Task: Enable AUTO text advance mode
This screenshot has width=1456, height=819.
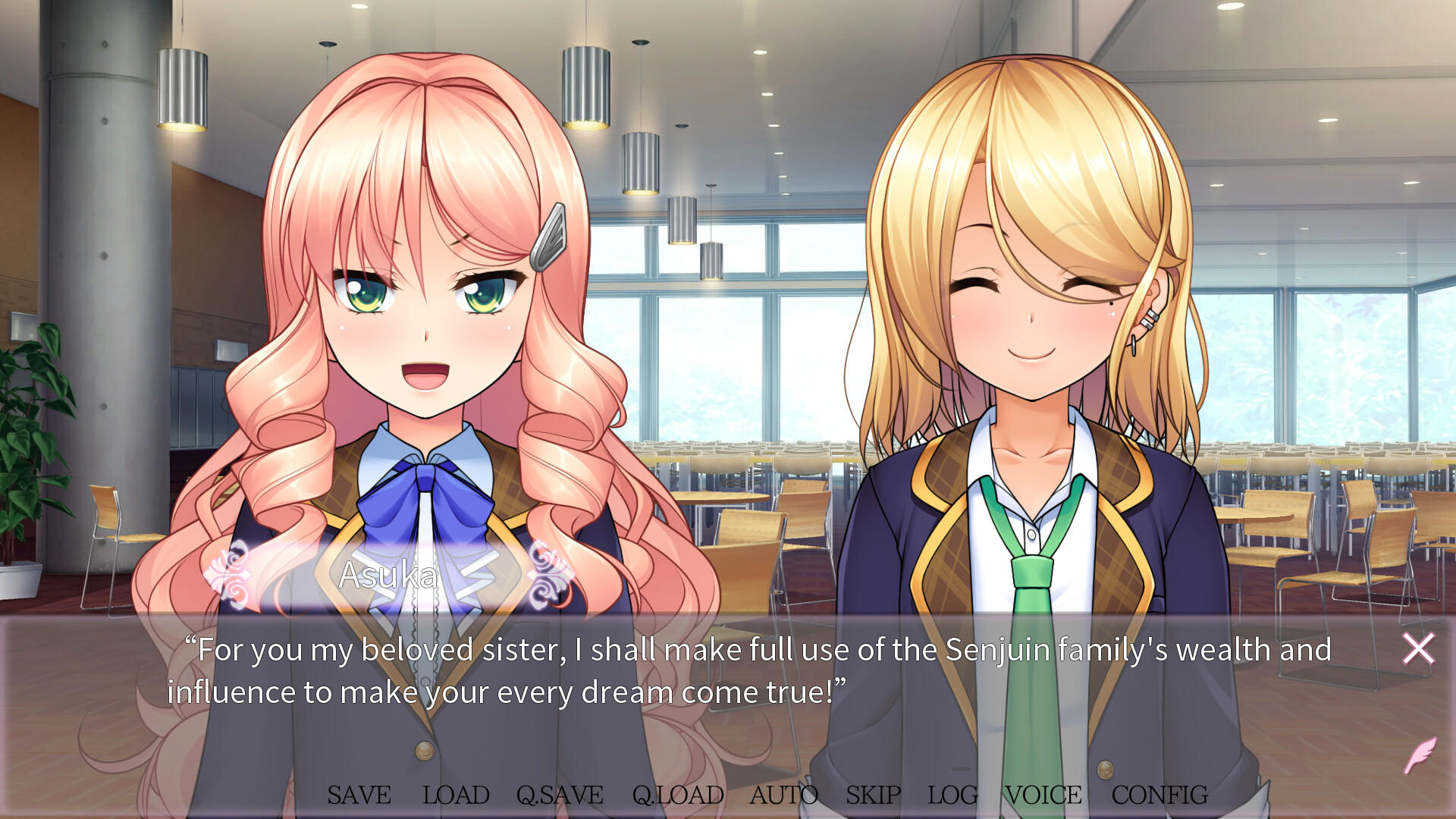Action: (784, 795)
